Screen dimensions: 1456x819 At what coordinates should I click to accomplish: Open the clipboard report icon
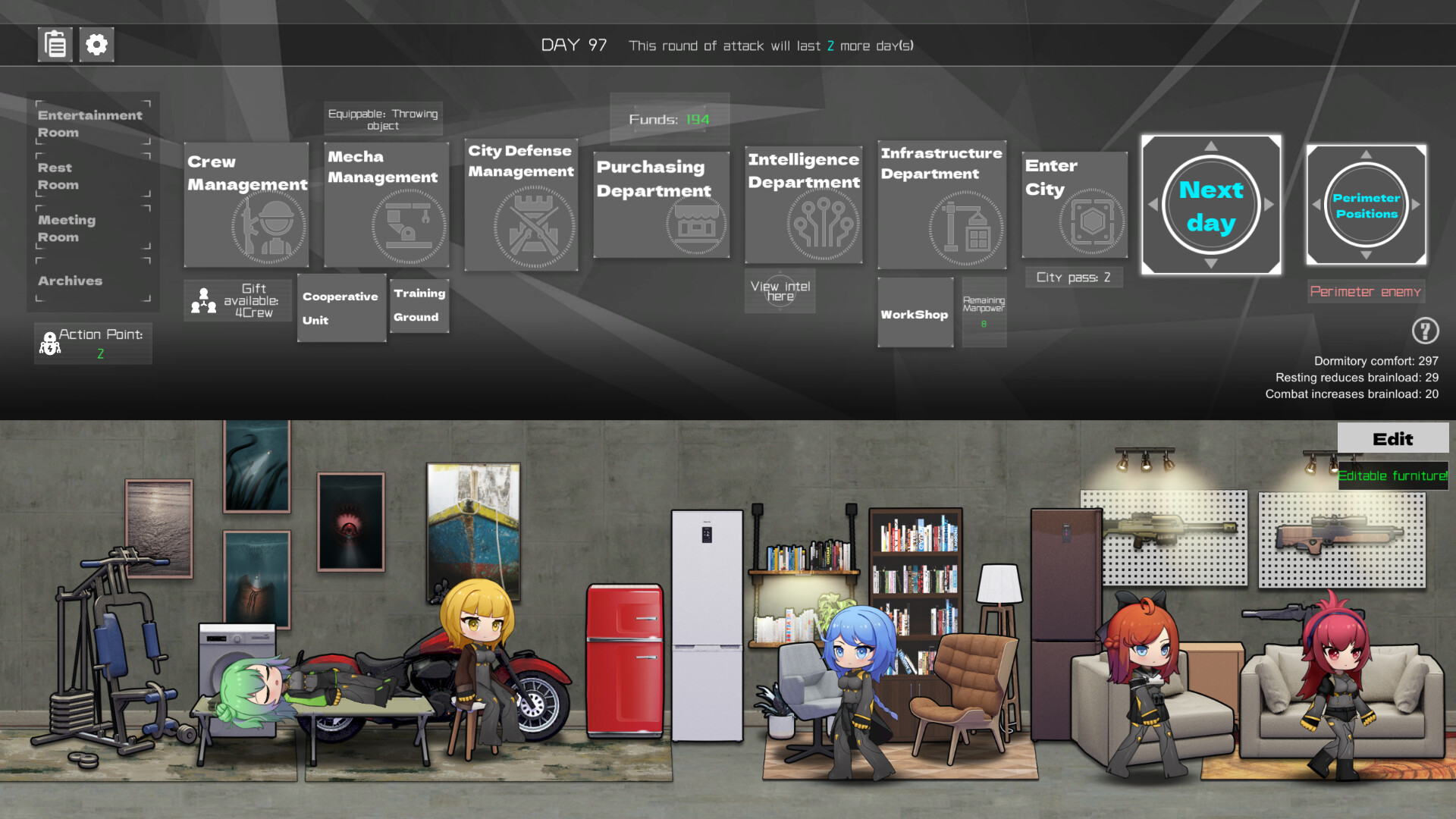(x=54, y=45)
